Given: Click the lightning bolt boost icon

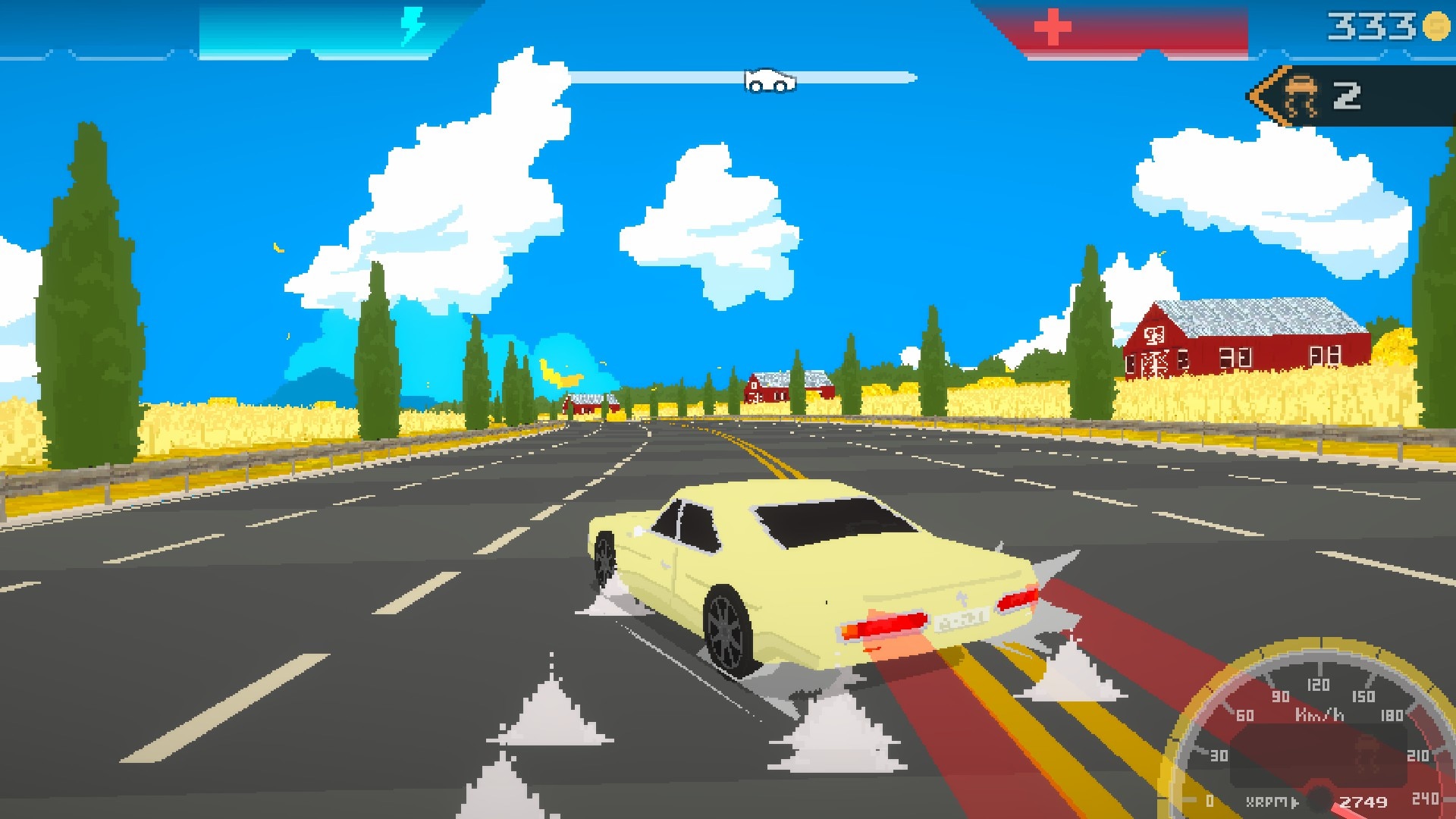Looking at the screenshot, I should [413, 27].
